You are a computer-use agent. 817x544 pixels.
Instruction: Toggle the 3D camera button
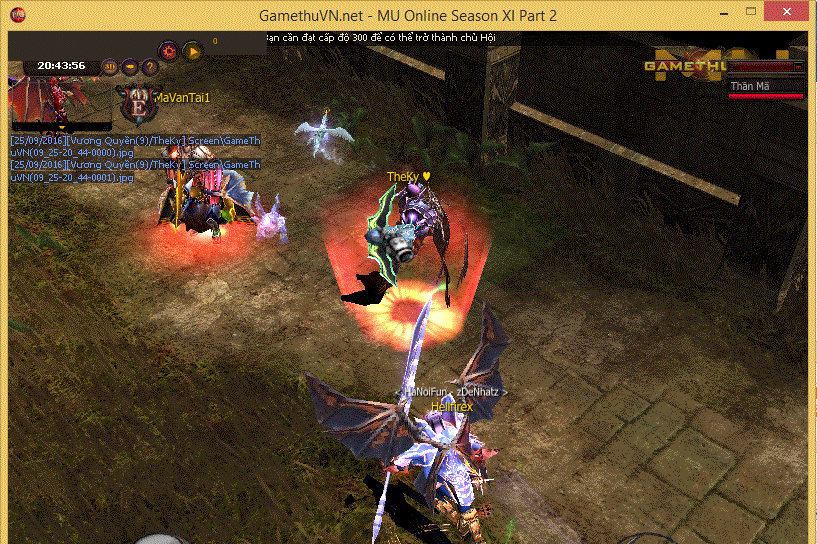(x=109, y=67)
